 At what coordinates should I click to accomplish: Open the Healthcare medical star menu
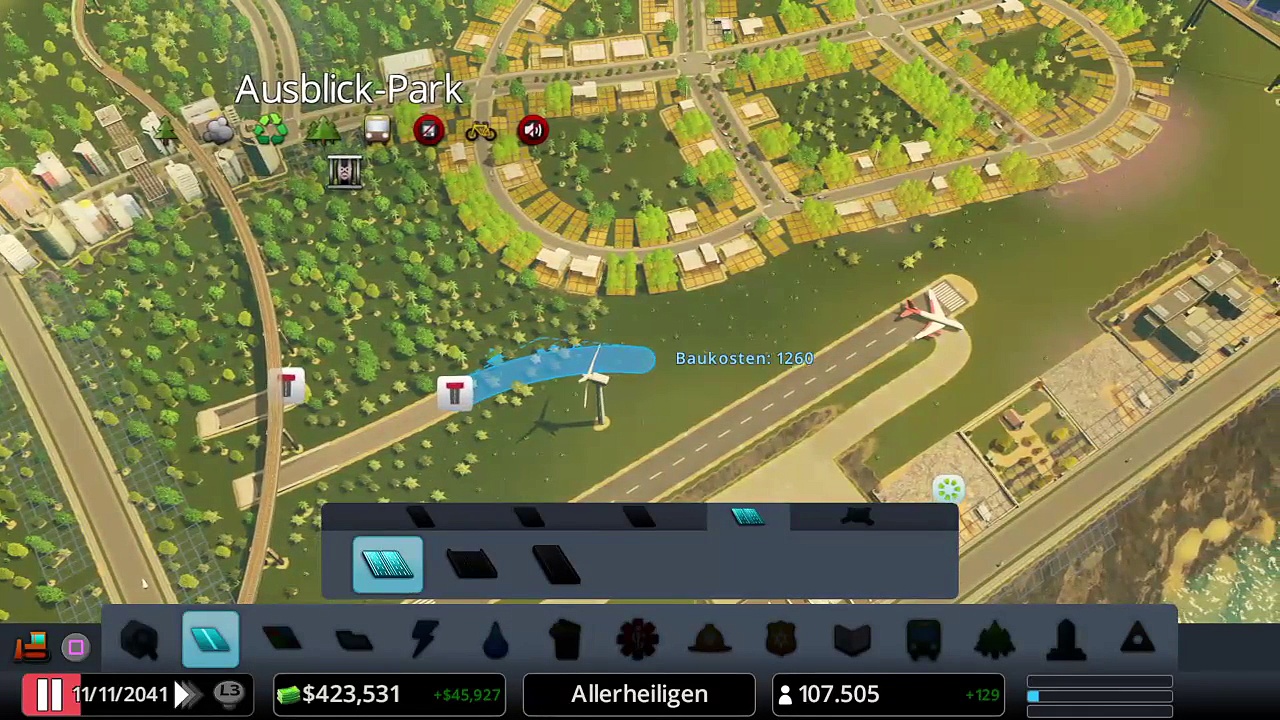click(638, 640)
